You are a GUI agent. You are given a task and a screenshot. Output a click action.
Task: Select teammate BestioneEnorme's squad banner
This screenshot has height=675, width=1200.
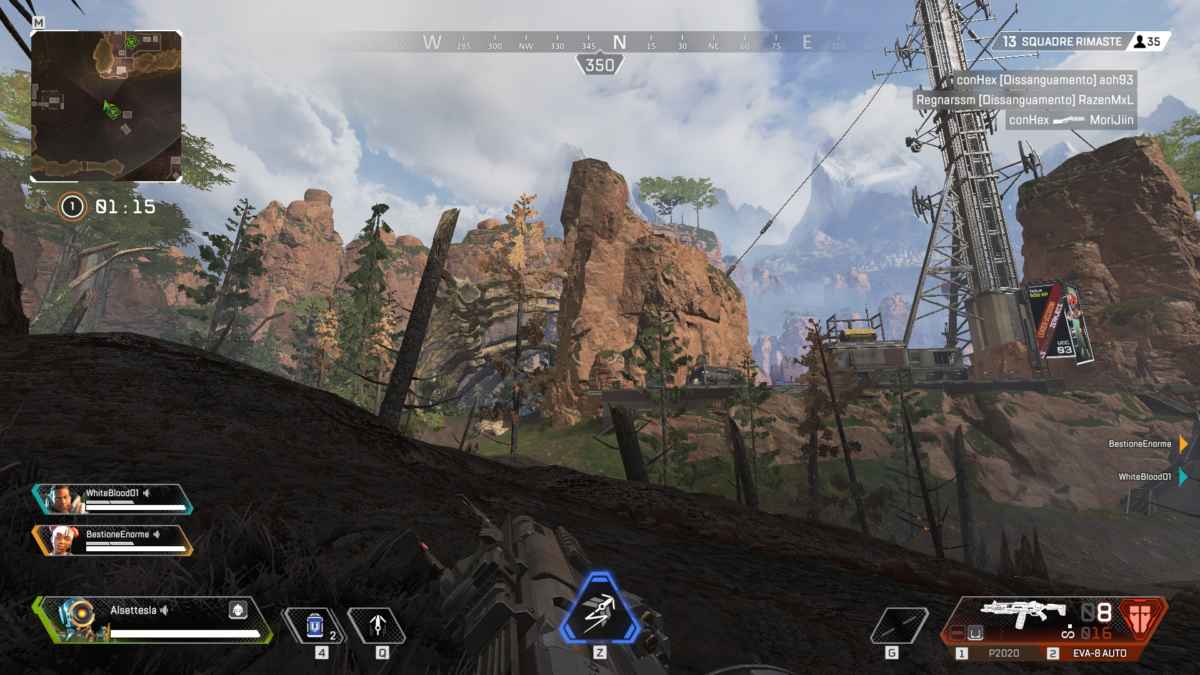click(x=112, y=540)
